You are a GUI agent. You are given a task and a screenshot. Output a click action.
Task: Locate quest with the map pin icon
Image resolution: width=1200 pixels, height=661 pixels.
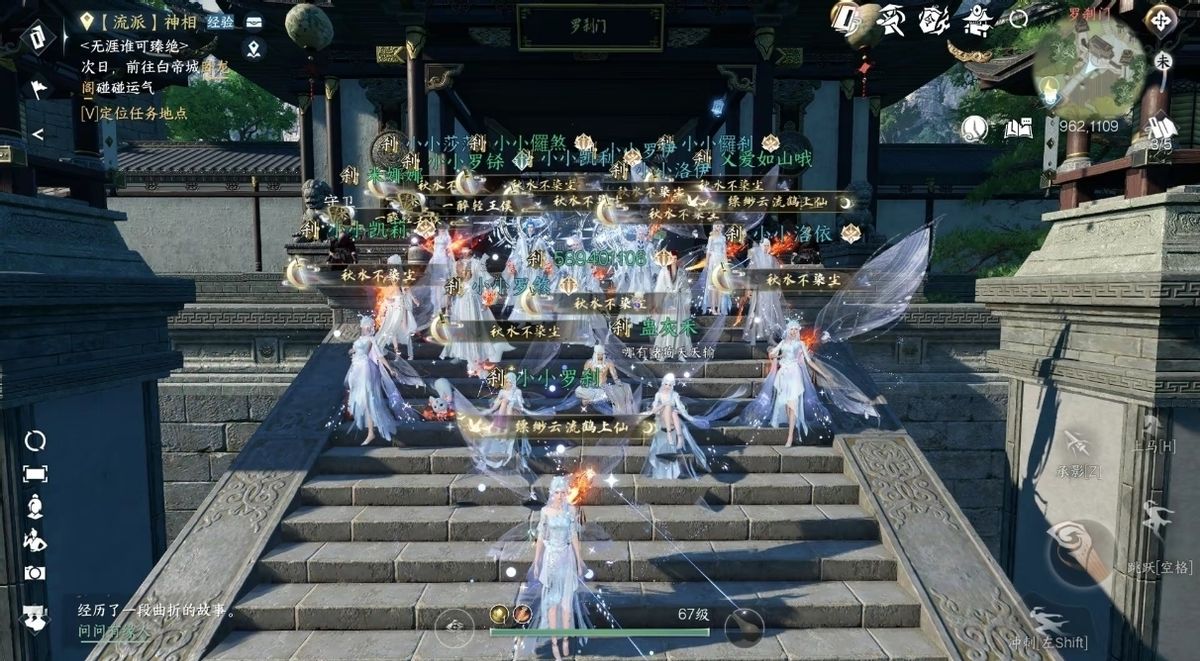[254, 48]
